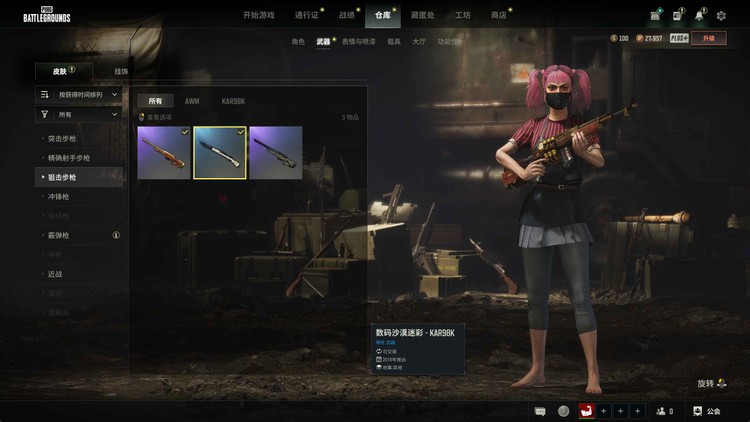
Task: Open the 载具 vehicle sub-tab
Action: [x=394, y=42]
